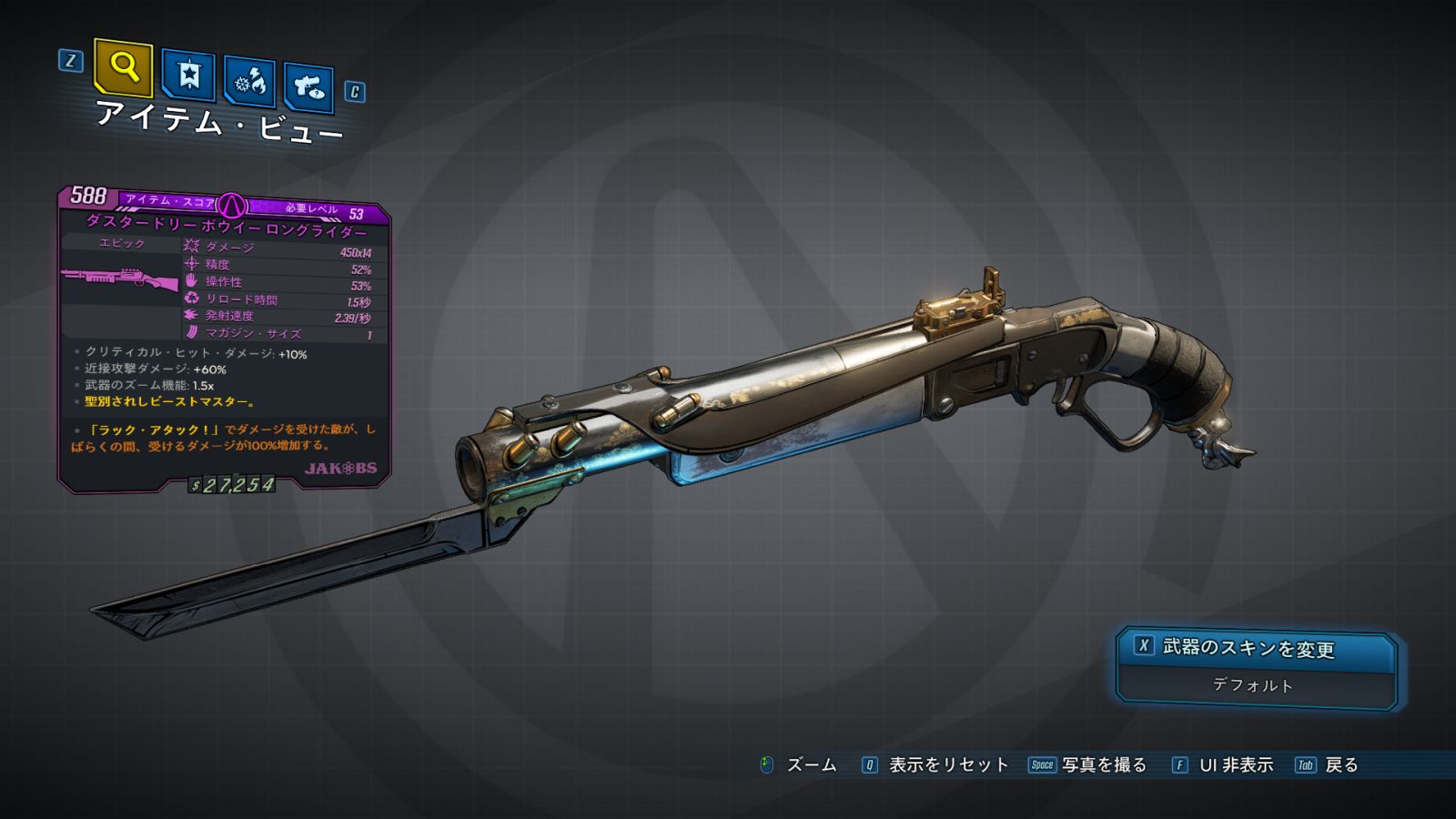This screenshot has width=1456, height=819.
Task: Toggle UI 非表示 to hide the interface
Action: pos(1235,765)
